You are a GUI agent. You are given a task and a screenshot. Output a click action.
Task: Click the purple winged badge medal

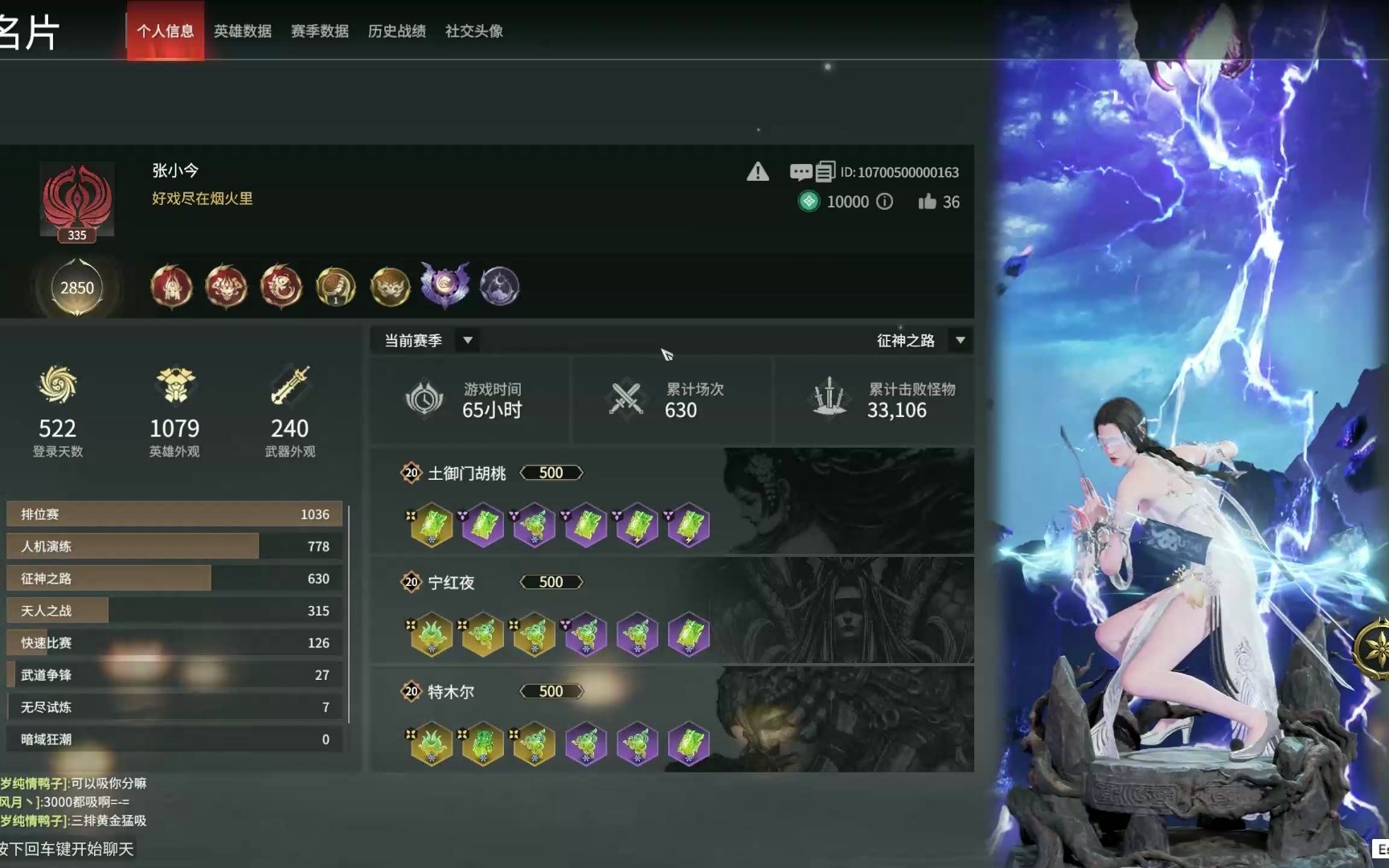coord(445,285)
